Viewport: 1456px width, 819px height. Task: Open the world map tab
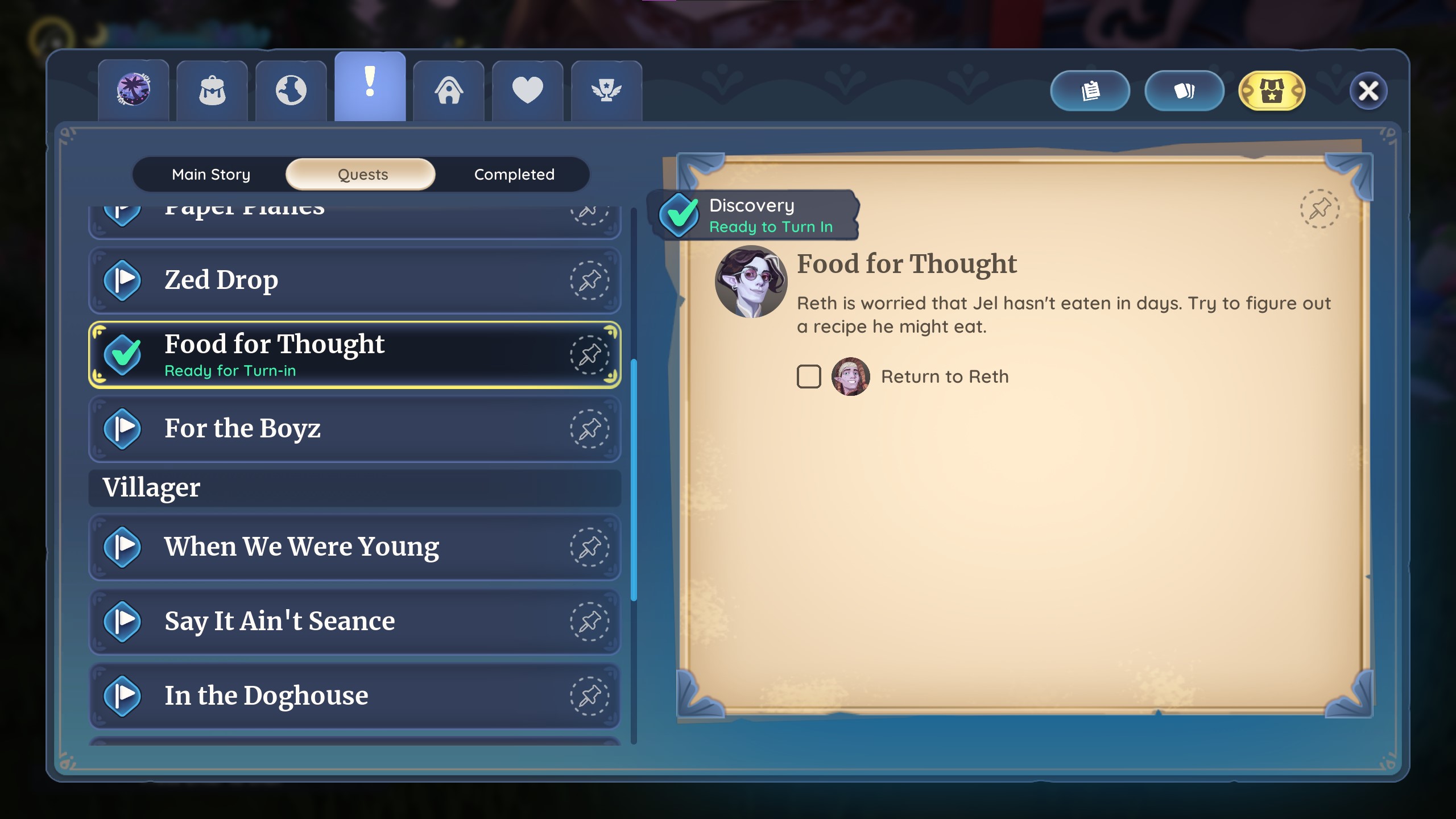coord(291,90)
